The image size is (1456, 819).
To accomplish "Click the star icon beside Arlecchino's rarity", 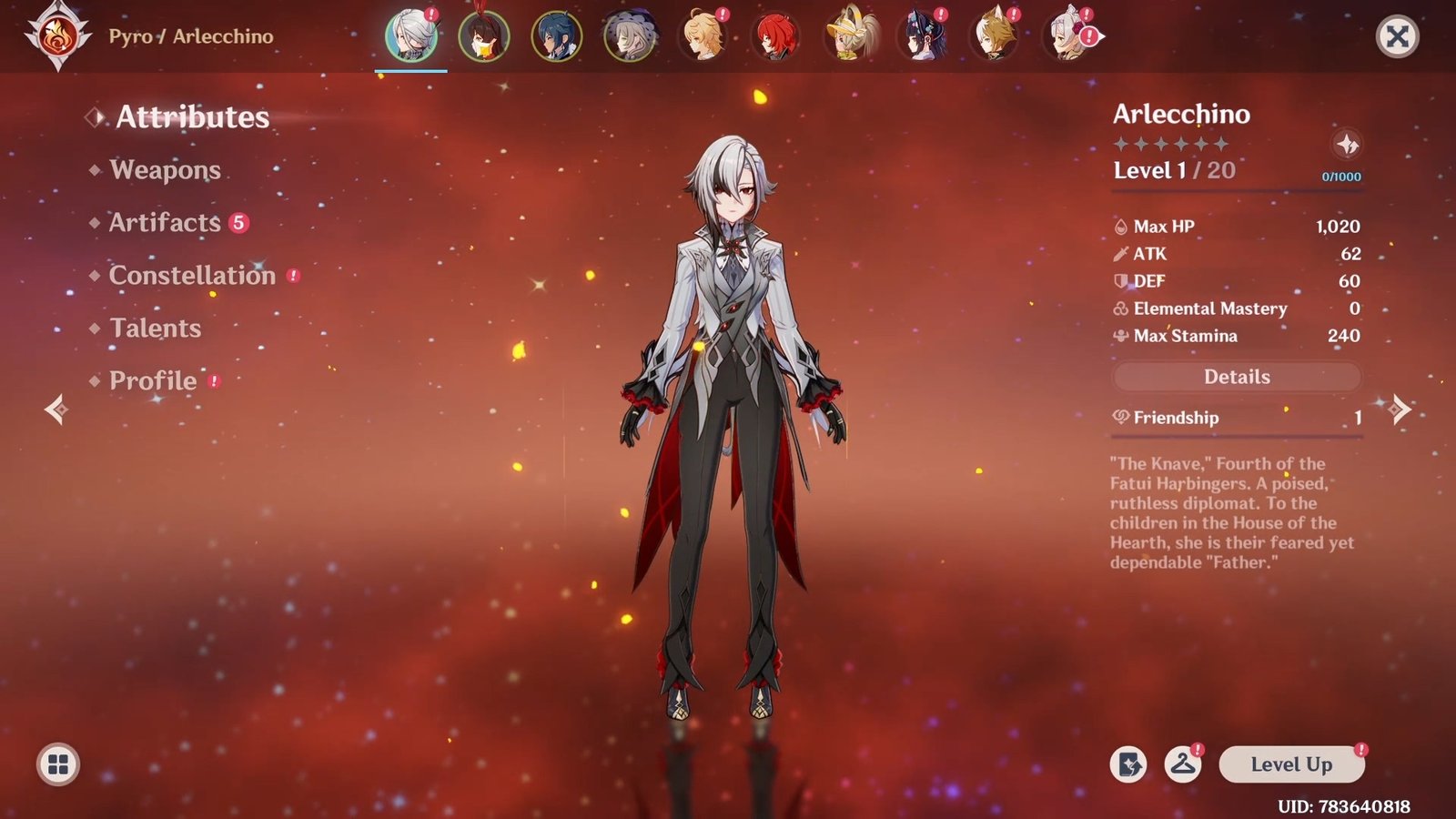I will click(1347, 144).
